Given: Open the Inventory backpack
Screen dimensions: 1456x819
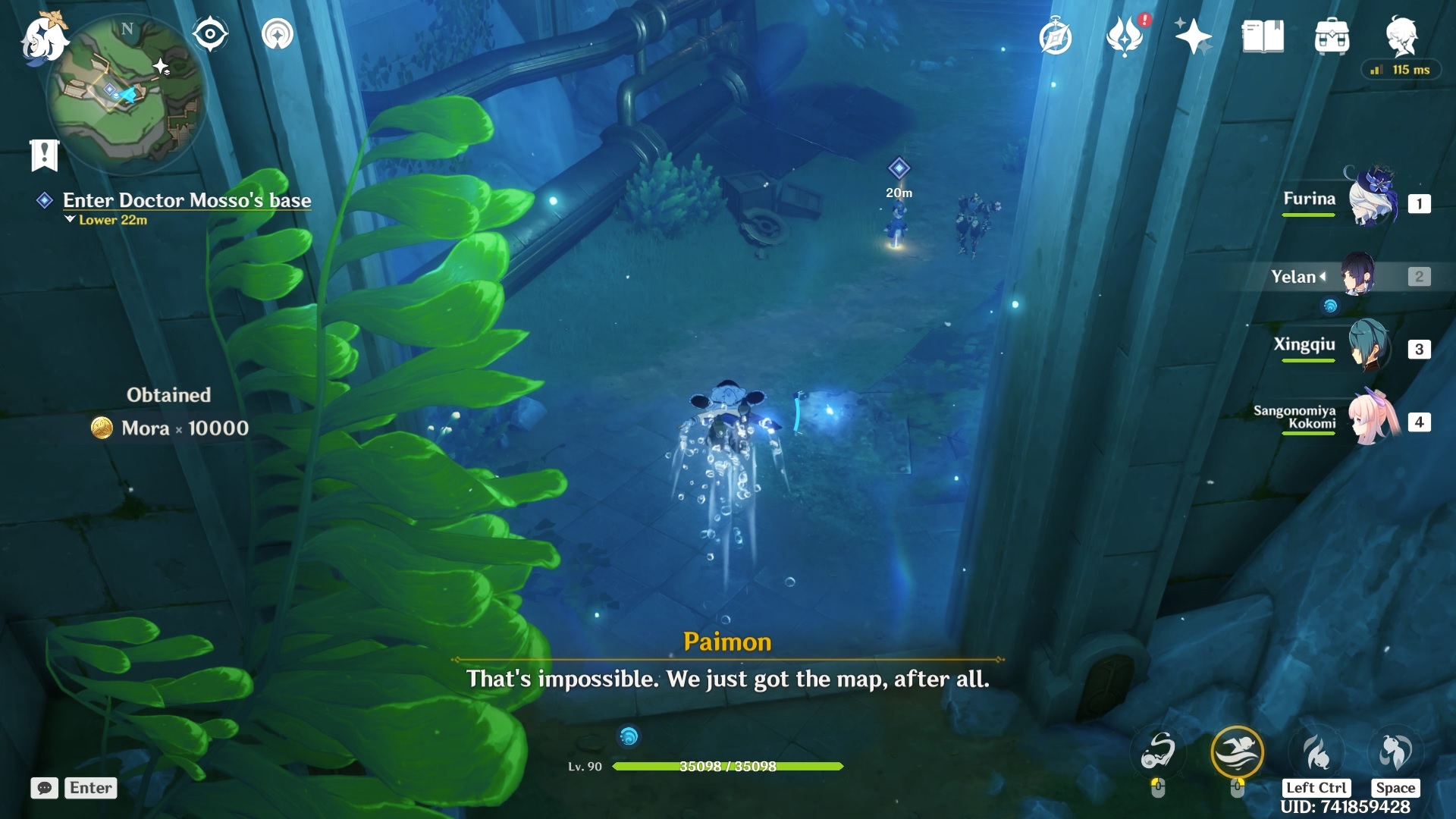Looking at the screenshot, I should [1332, 36].
